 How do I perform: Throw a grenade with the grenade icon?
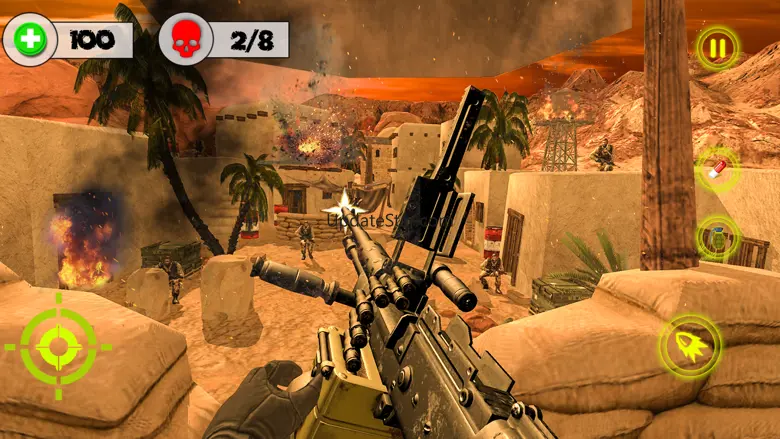[717, 238]
